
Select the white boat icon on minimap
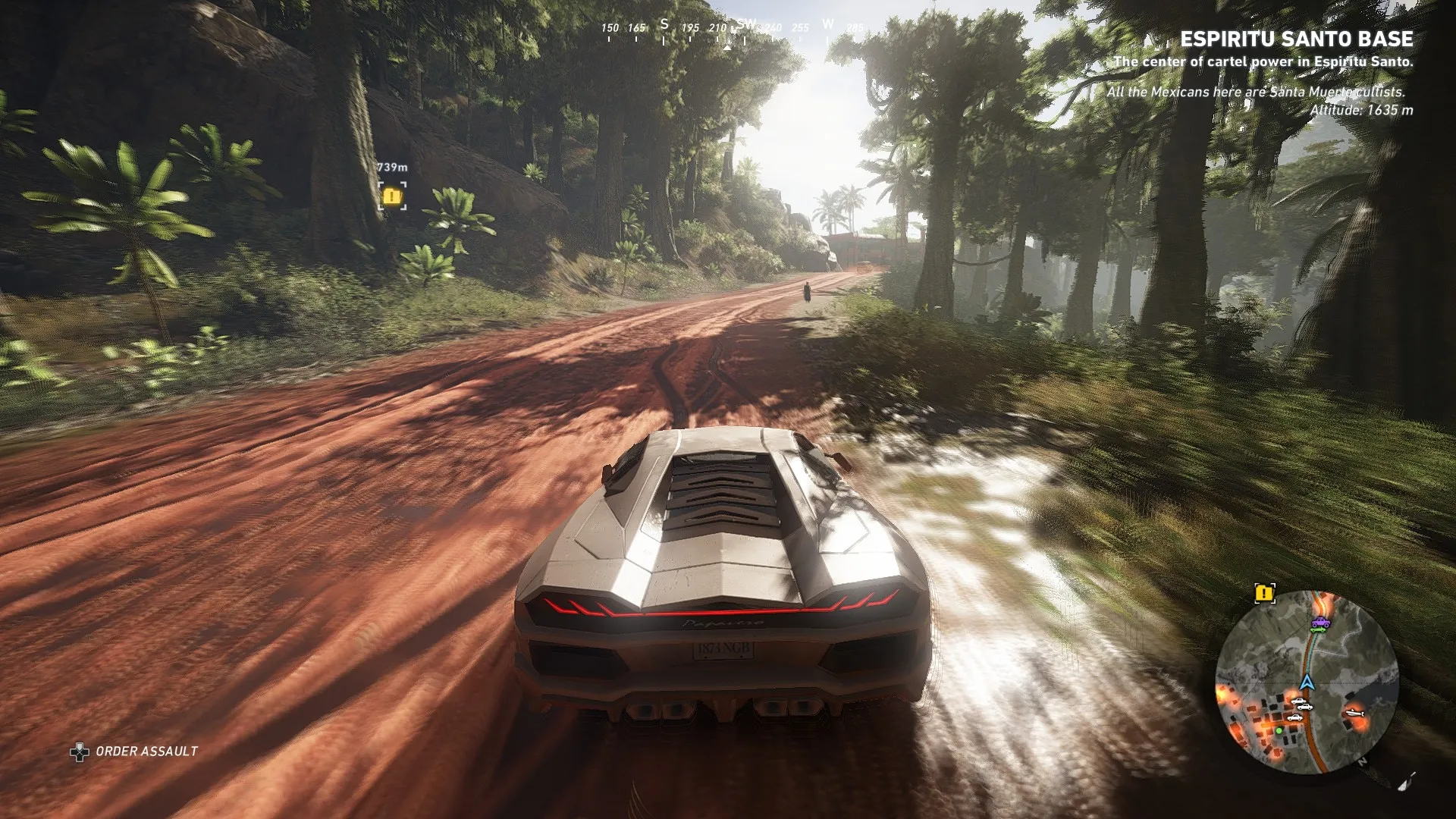[x=1354, y=712]
